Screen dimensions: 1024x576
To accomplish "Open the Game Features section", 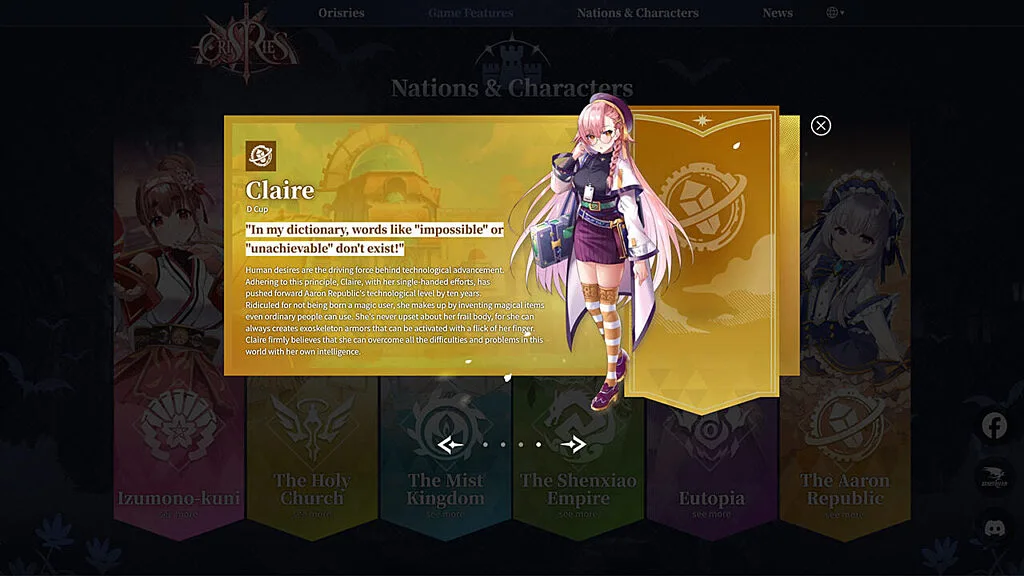I will pos(470,13).
